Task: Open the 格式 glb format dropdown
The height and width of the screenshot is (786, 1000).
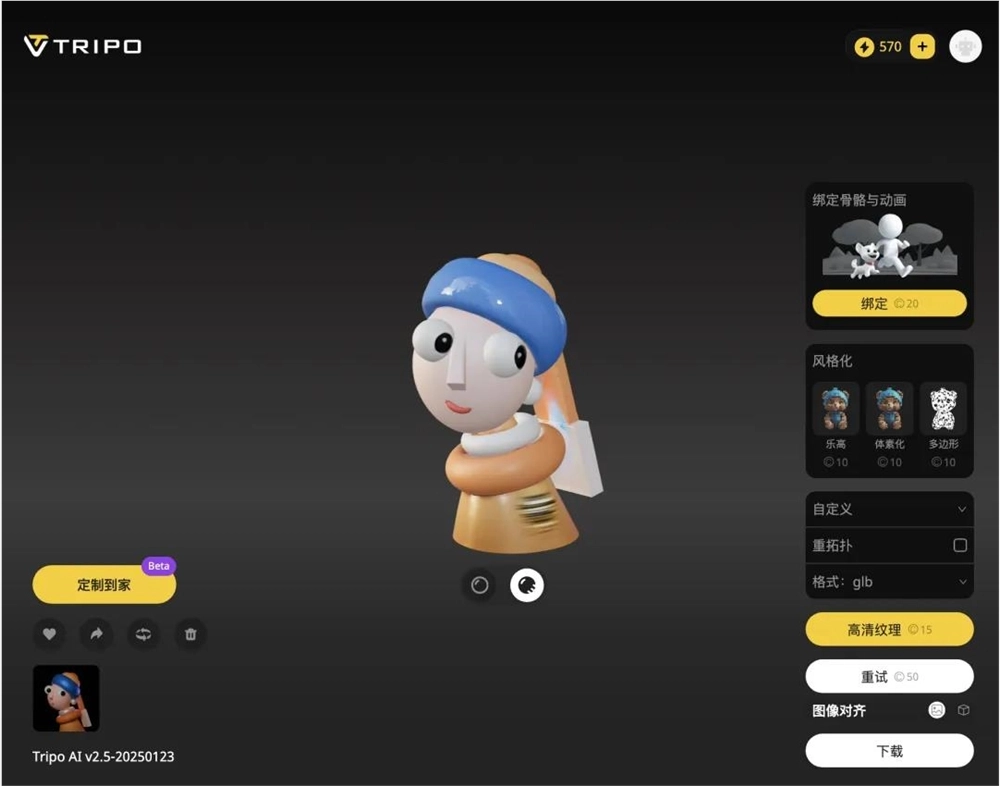Action: tap(889, 582)
